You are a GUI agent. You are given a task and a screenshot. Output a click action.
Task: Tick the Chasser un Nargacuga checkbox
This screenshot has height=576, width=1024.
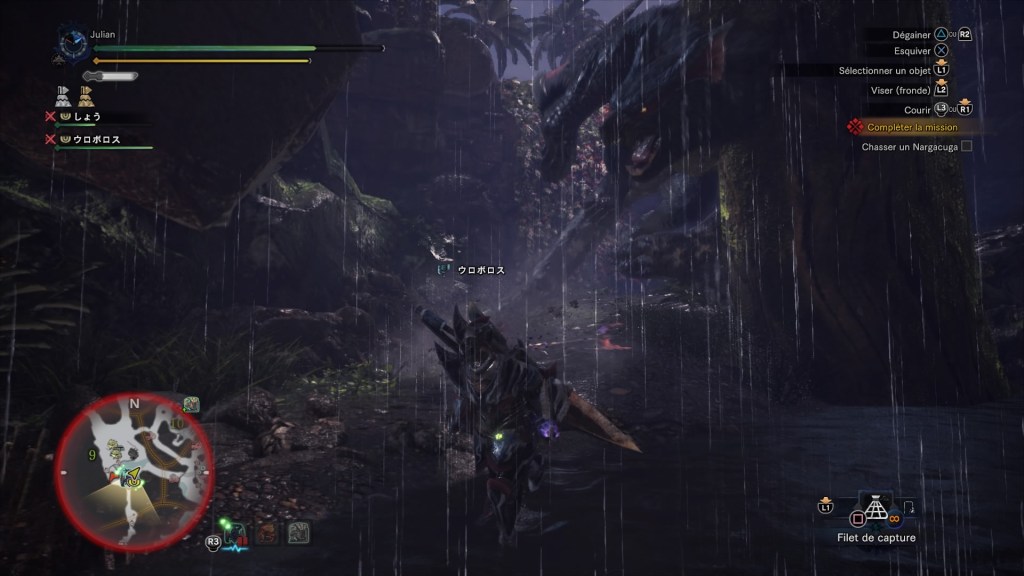click(966, 146)
